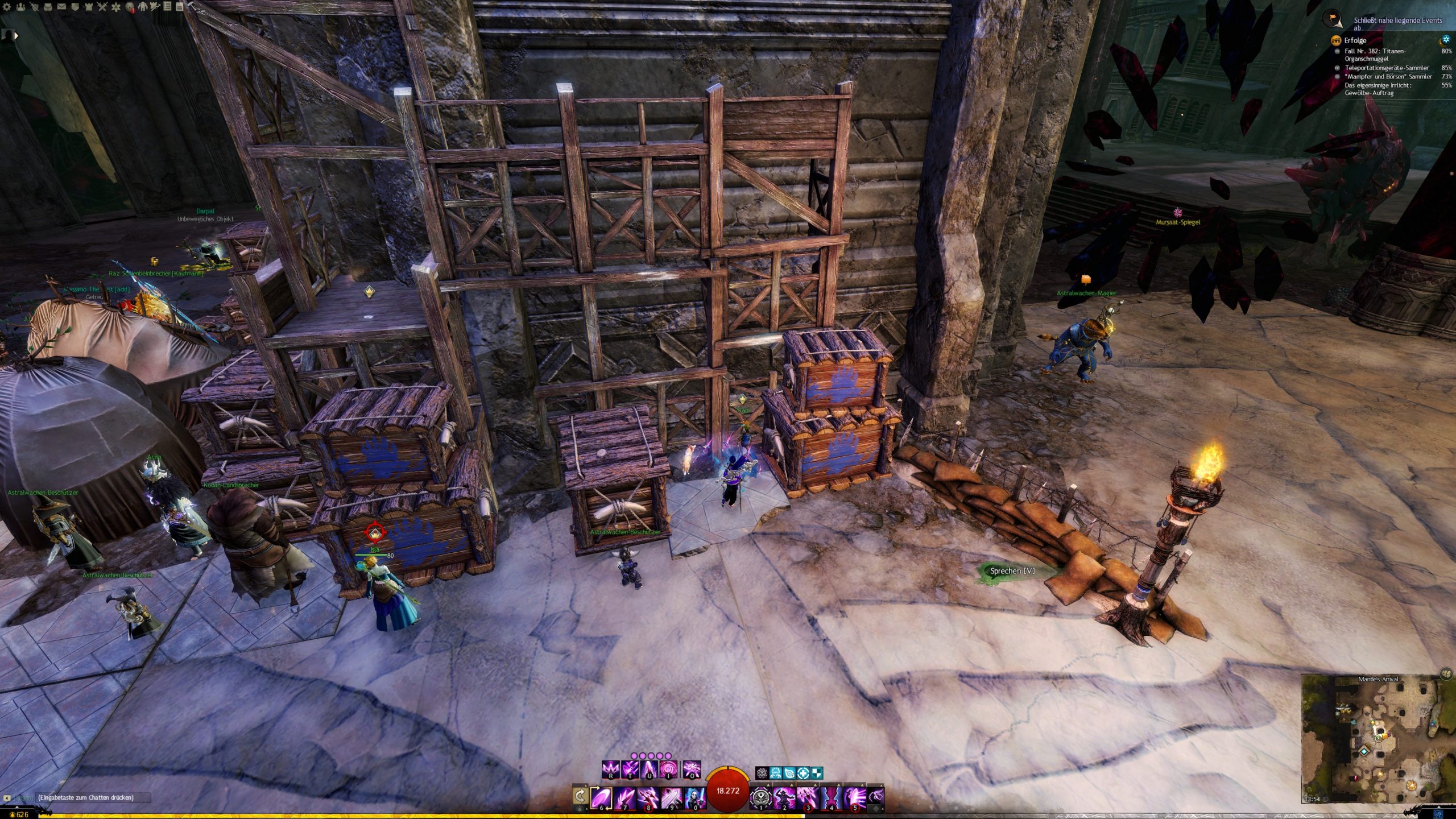Open the crossed swords PvP panel
The width and height of the screenshot is (1456, 819).
(102, 7)
